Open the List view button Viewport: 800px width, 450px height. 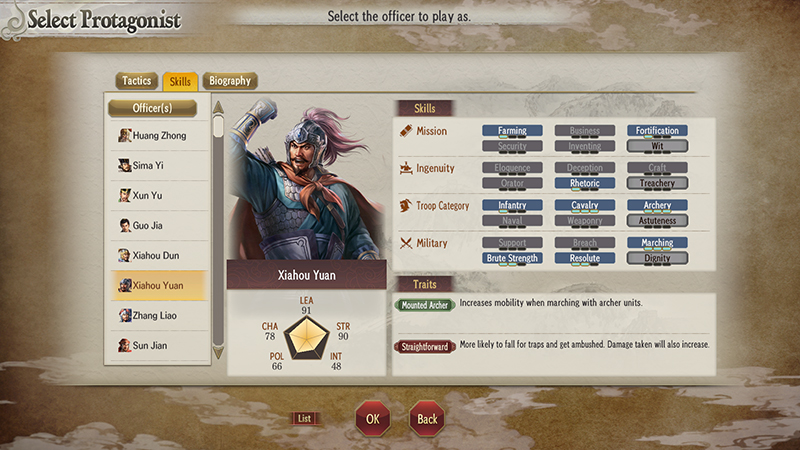[x=305, y=419]
